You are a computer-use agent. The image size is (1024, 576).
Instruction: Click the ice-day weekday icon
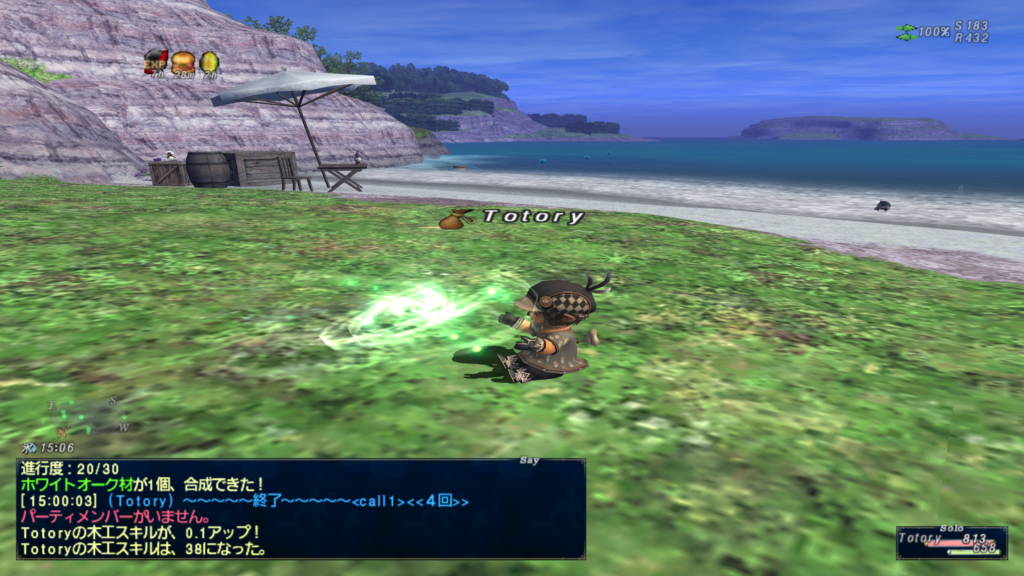[x=32, y=448]
